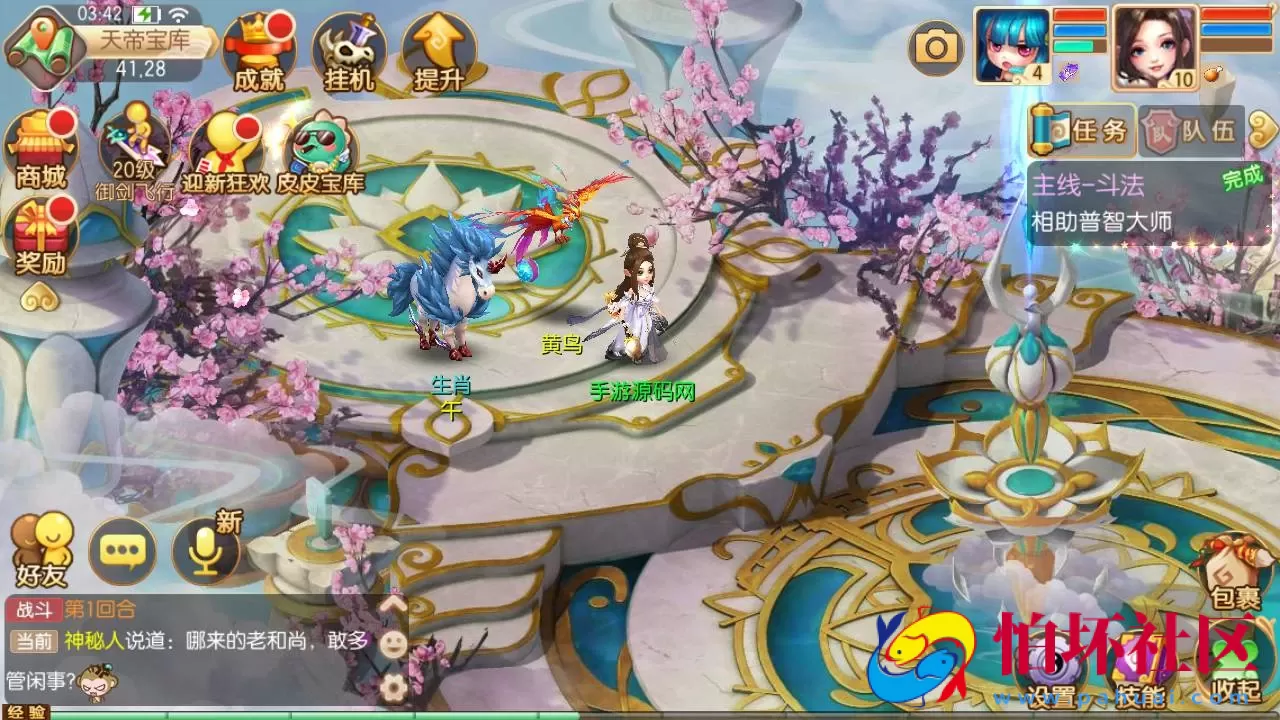The image size is (1280, 720).
Task: Open the 技能 skills icon
Action: pyautogui.click(x=1140, y=660)
